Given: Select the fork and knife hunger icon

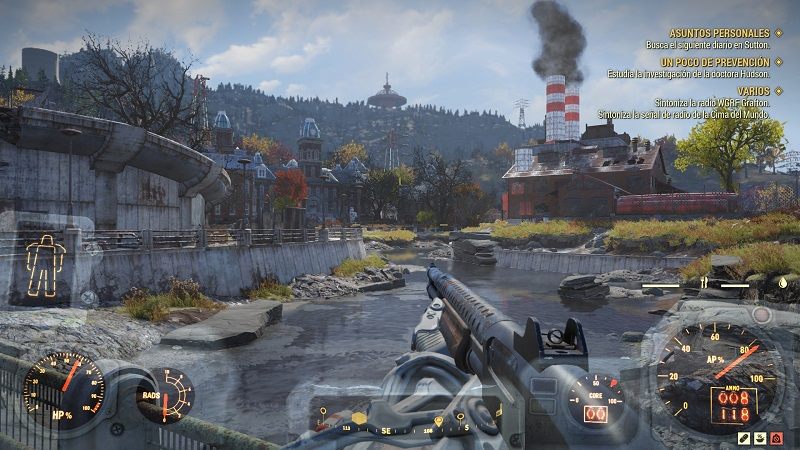Looking at the screenshot, I should click(x=702, y=284).
